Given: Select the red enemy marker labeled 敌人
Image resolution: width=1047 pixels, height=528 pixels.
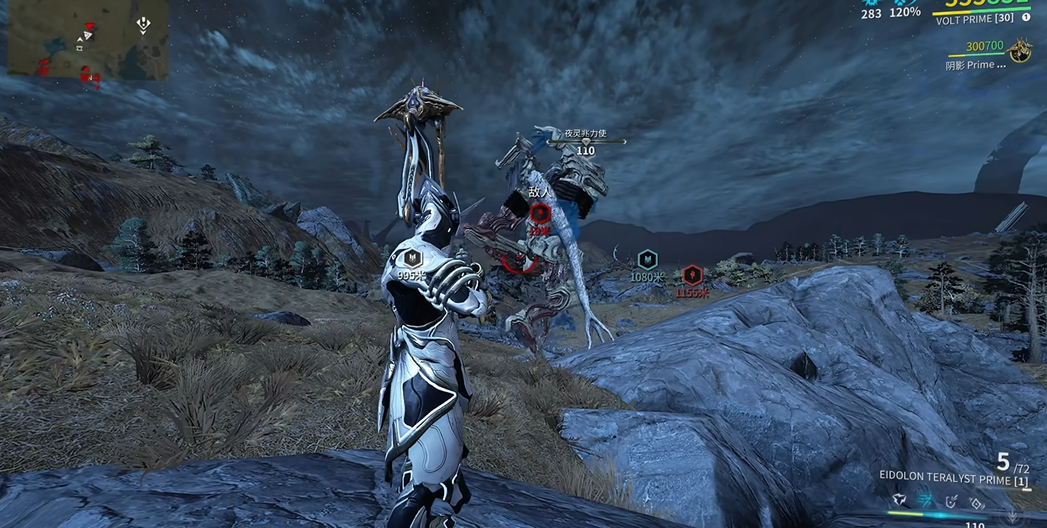Looking at the screenshot, I should click(540, 212).
